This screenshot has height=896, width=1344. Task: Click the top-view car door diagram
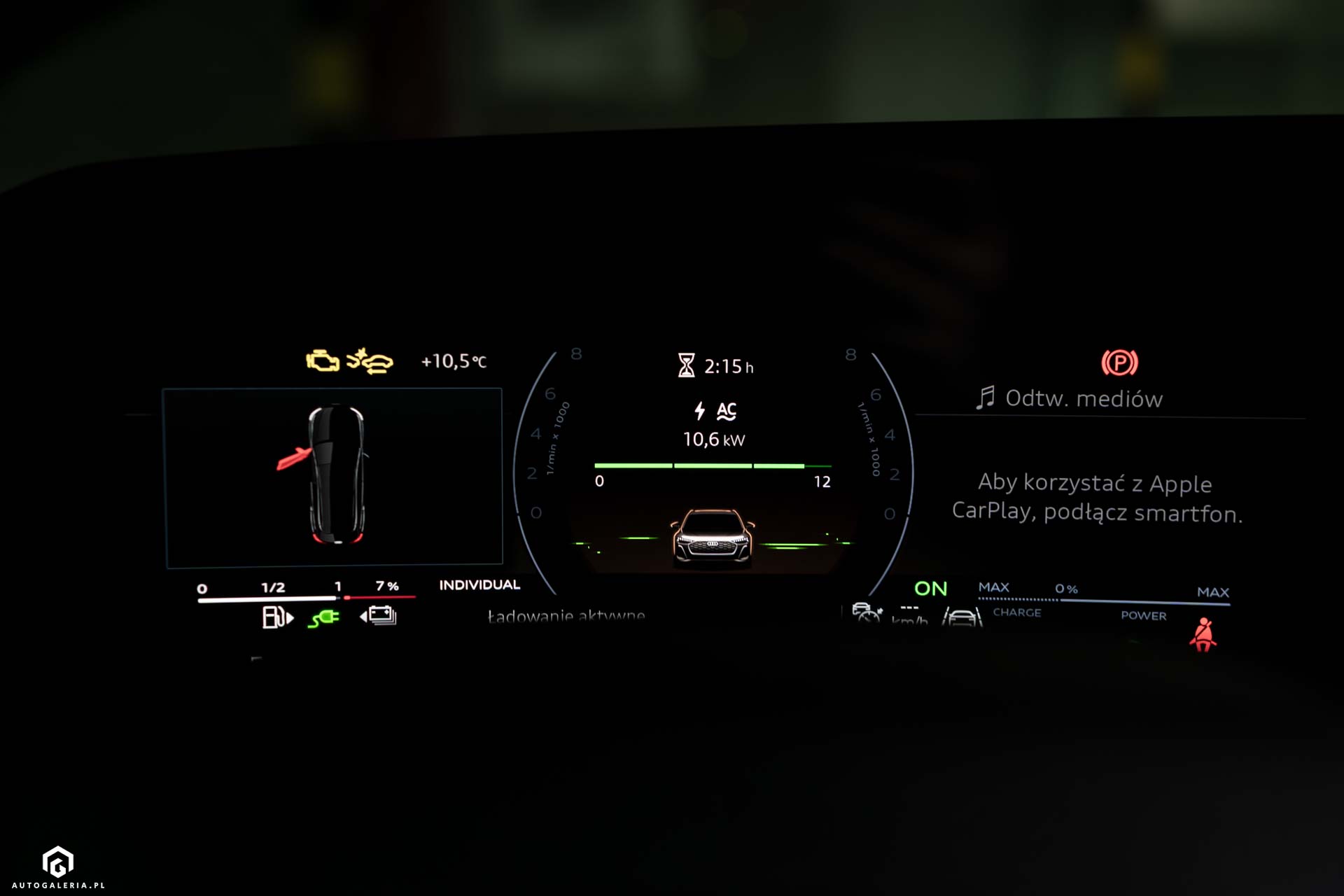point(335,476)
